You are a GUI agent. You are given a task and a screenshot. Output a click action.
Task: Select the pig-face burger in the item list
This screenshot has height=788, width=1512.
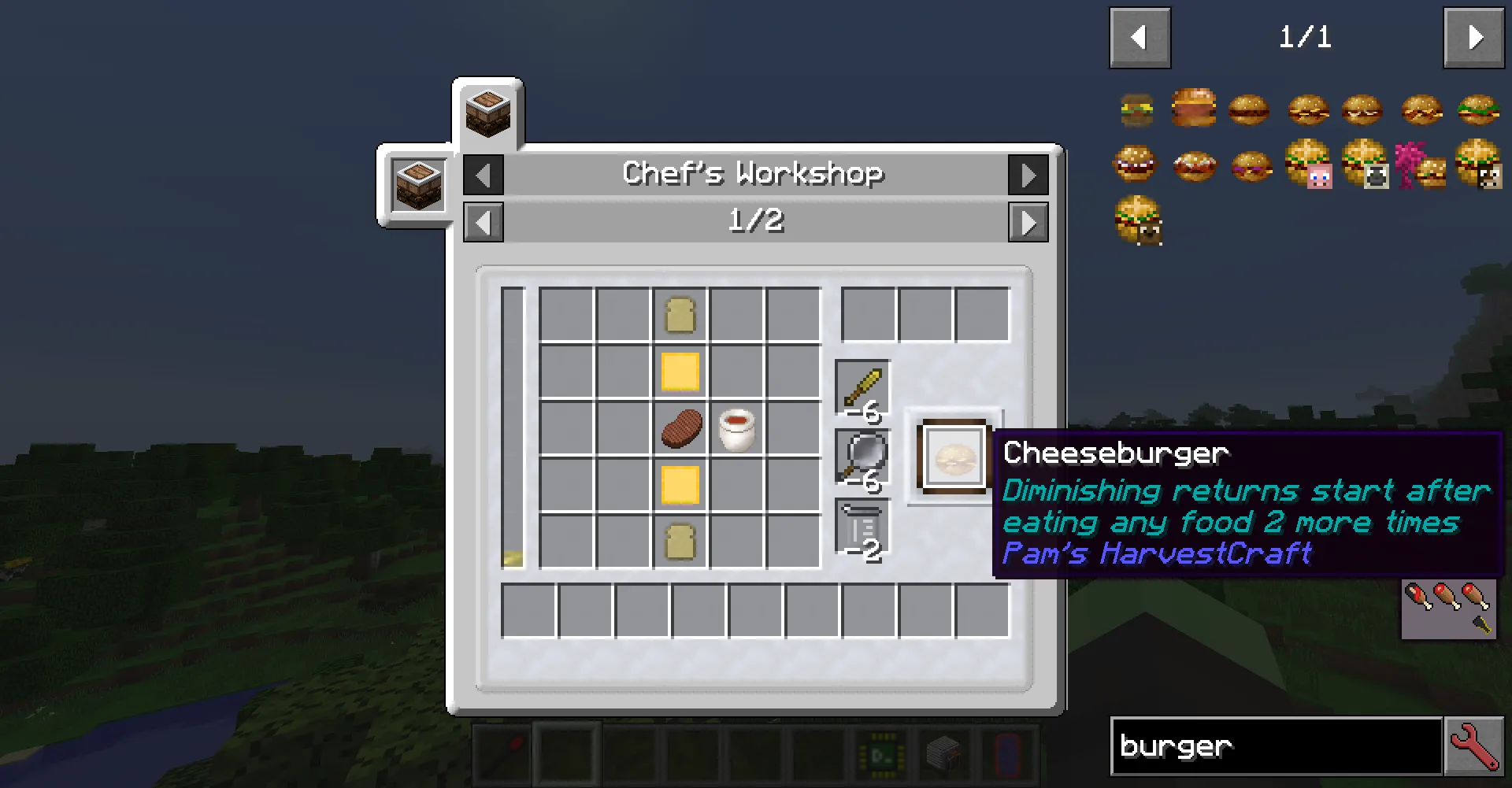pyautogui.click(x=1307, y=166)
